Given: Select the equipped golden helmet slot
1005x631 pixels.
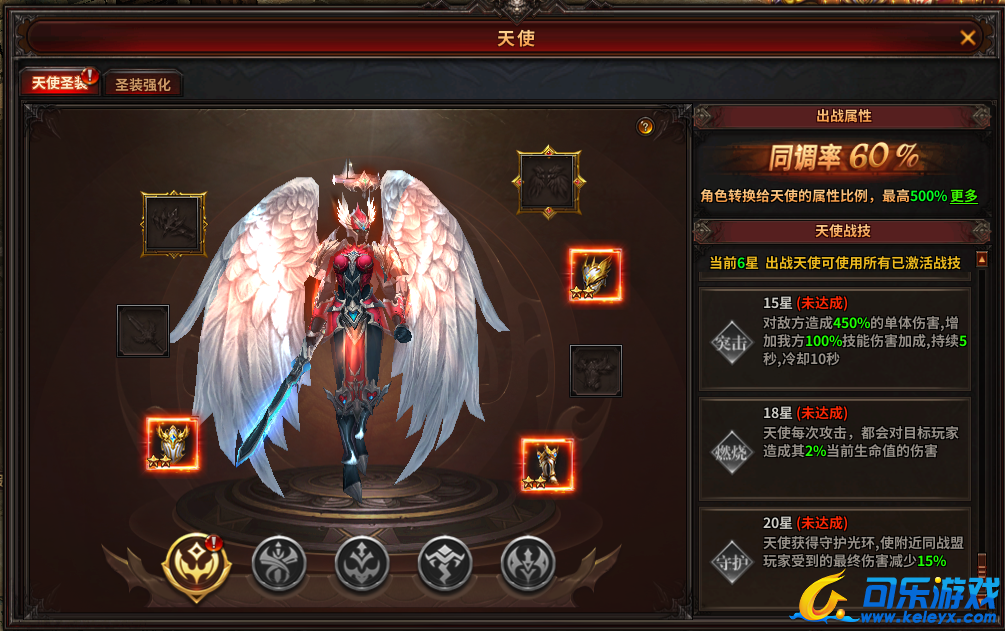Looking at the screenshot, I should click(595, 275).
